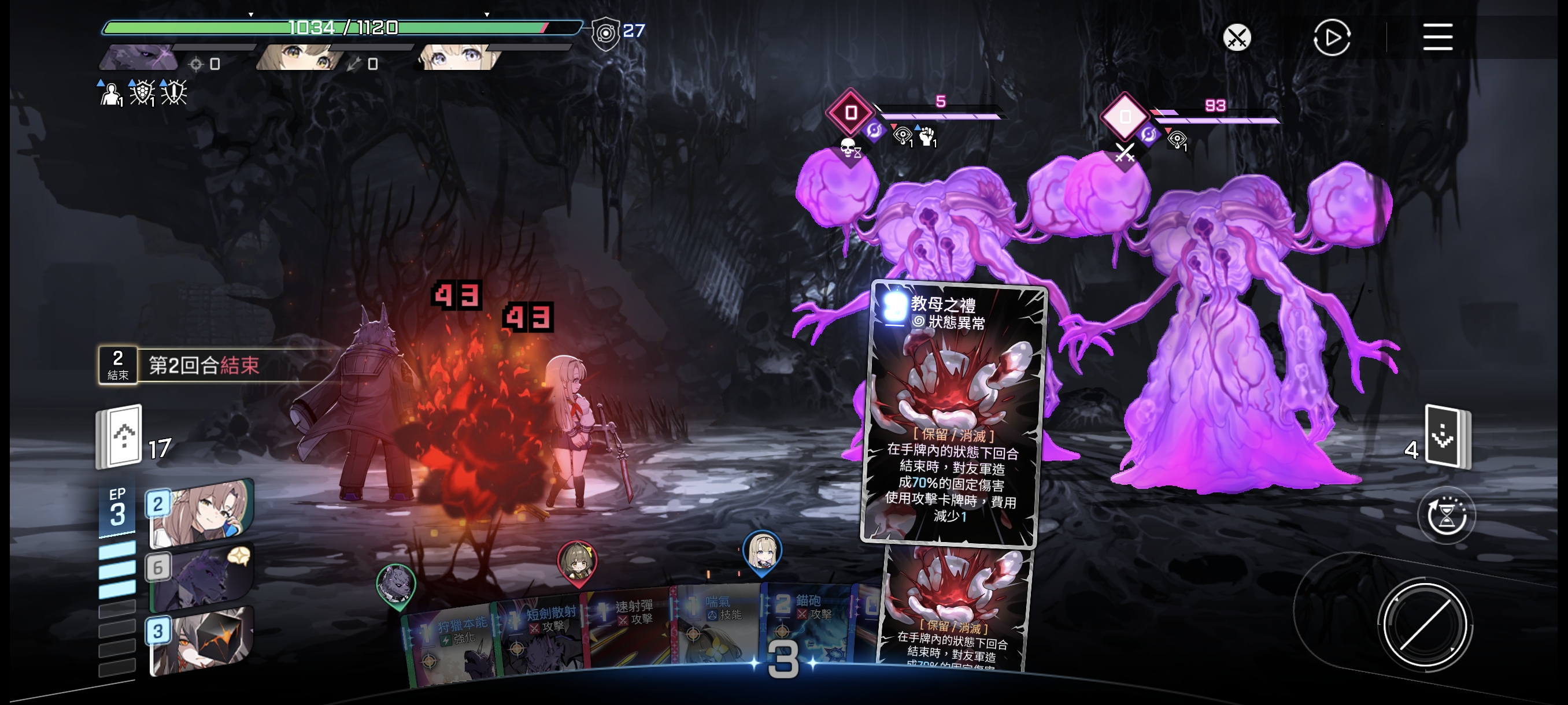Inspect the enlarged 教母之禮 status card

click(x=953, y=414)
